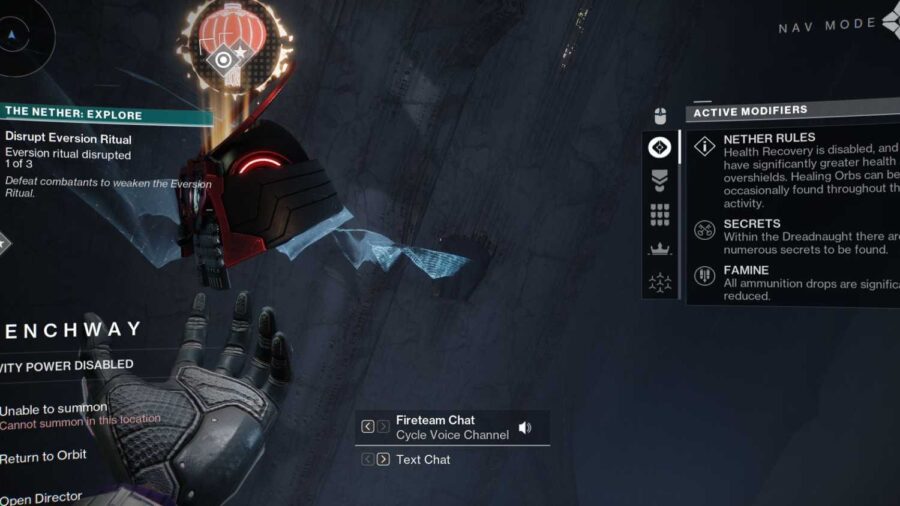This screenshot has height=506, width=900.
Task: Switch to the branching tree icon tab
Action: [x=660, y=283]
